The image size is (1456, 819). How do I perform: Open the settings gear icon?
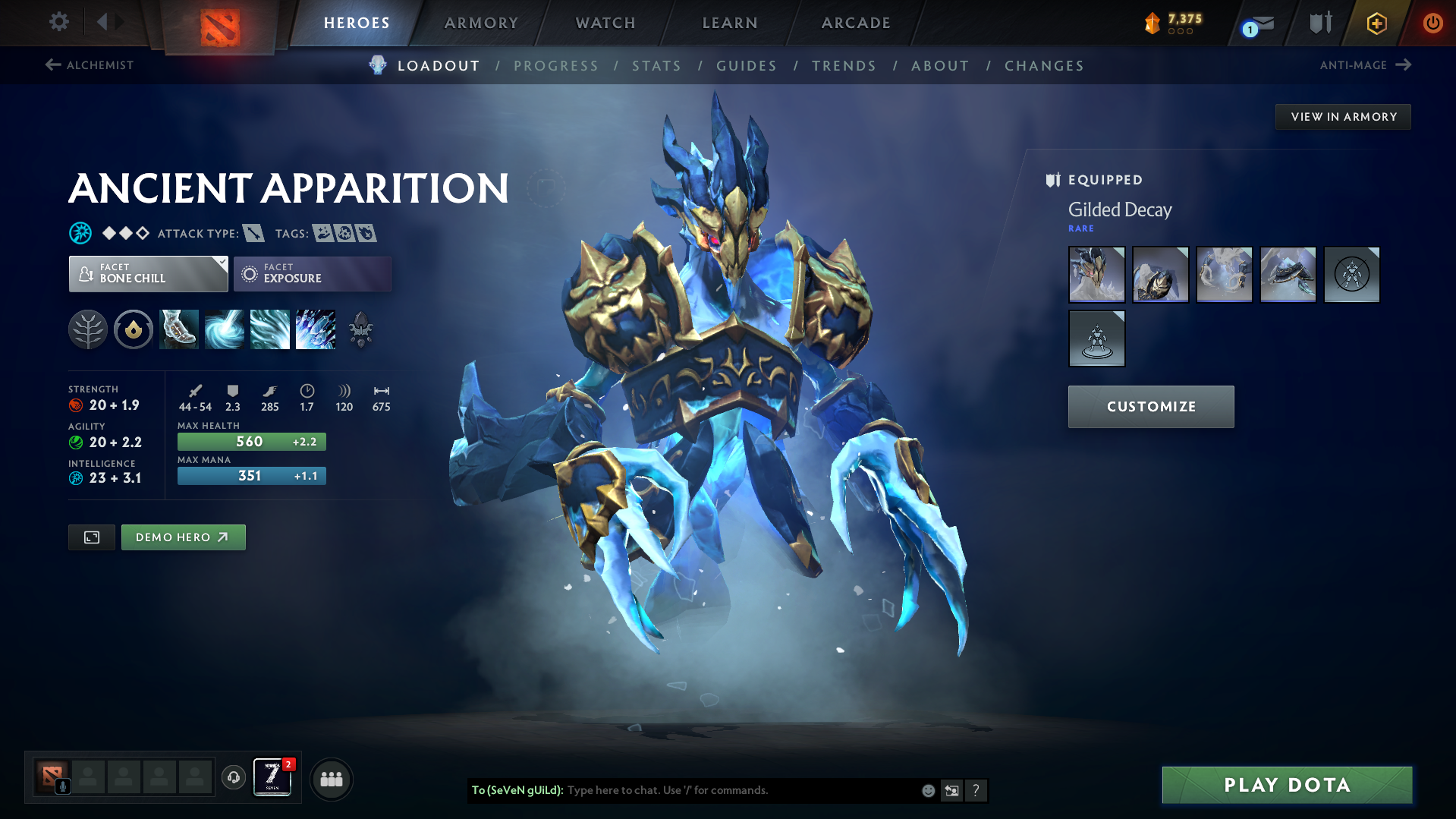point(58,22)
